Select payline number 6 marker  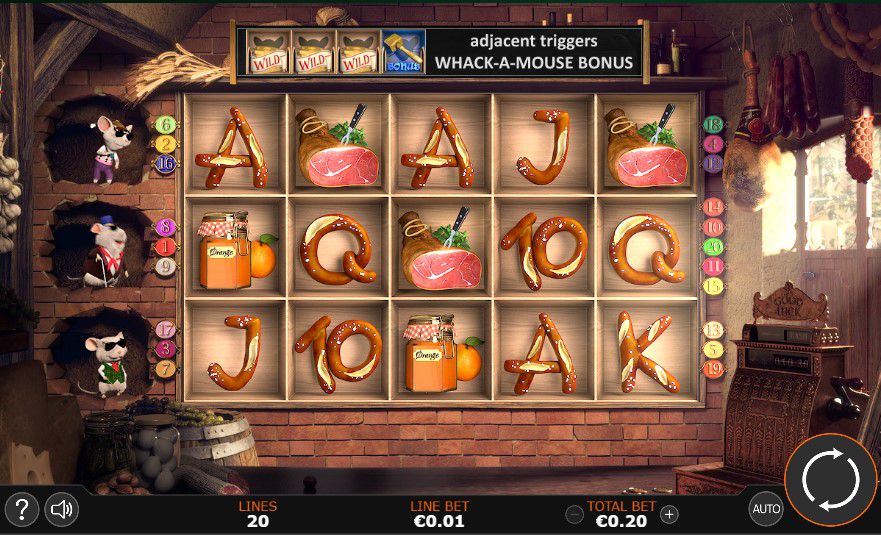(165, 125)
